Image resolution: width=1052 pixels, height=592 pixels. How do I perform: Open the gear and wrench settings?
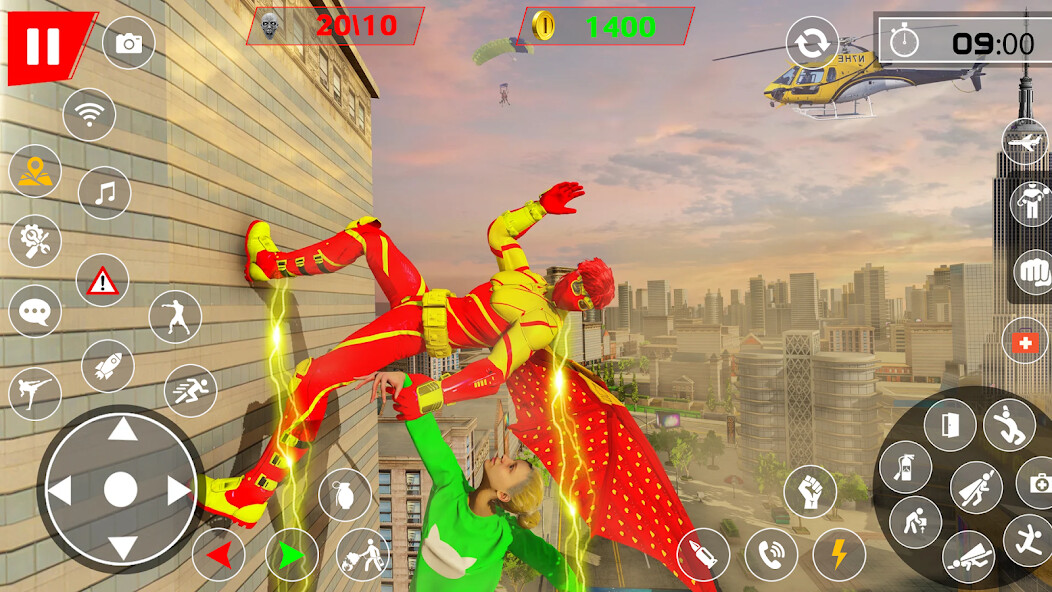[x=35, y=241]
